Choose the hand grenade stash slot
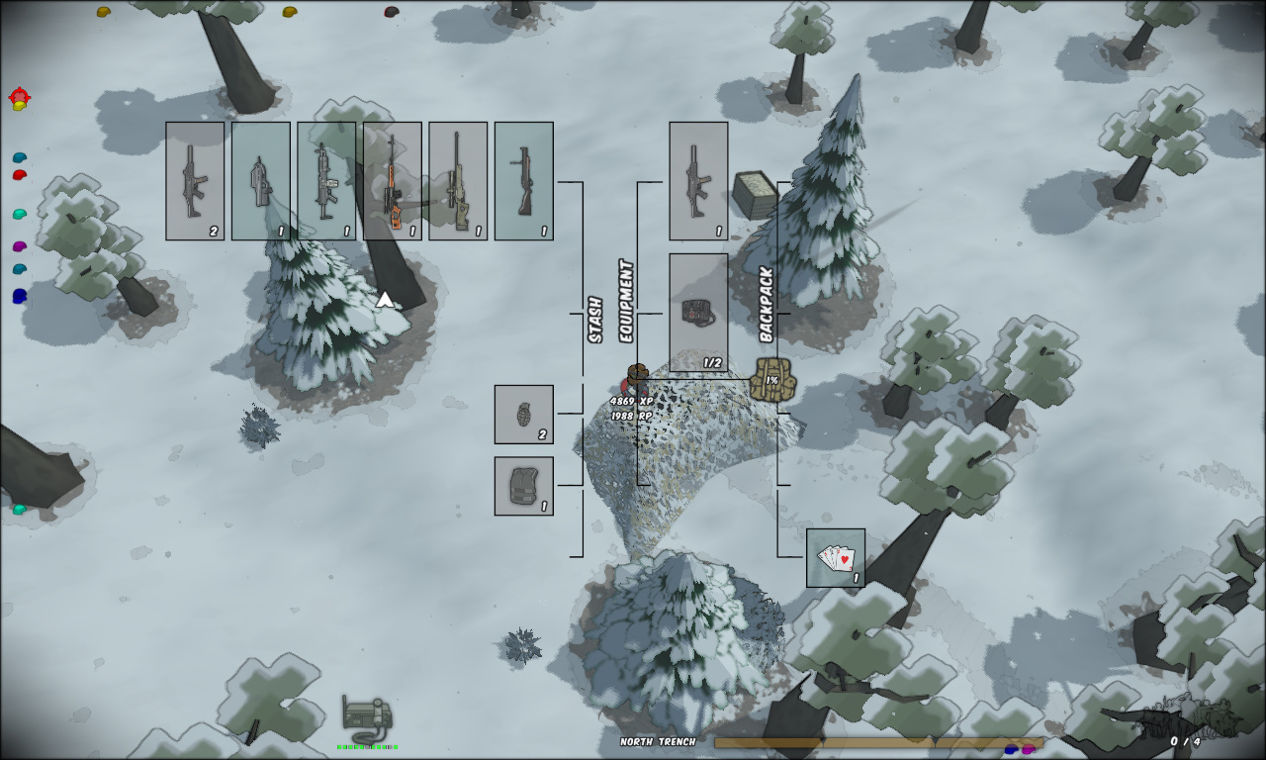Image resolution: width=1266 pixels, height=760 pixels. point(524,414)
